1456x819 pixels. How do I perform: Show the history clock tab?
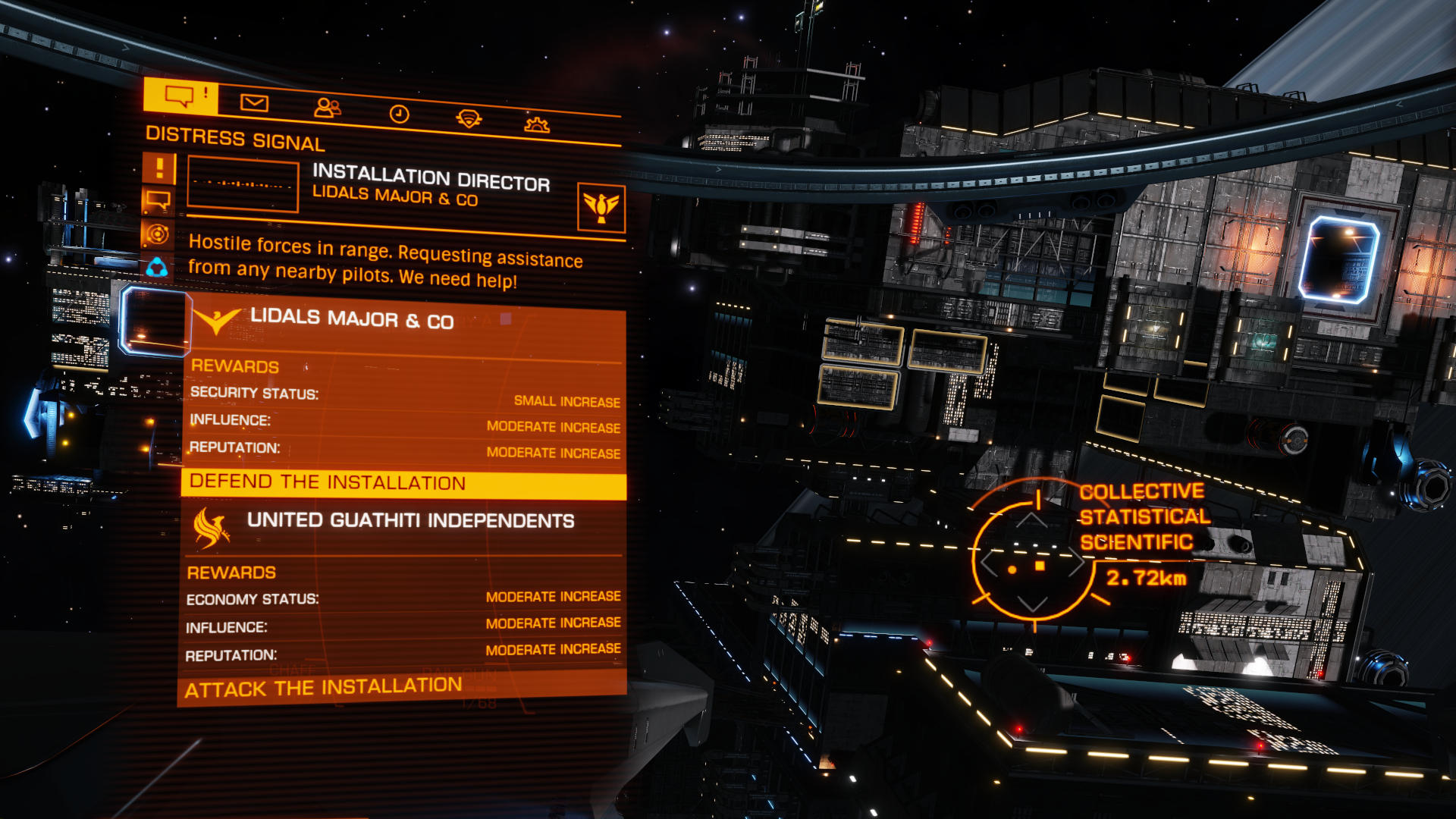click(399, 114)
